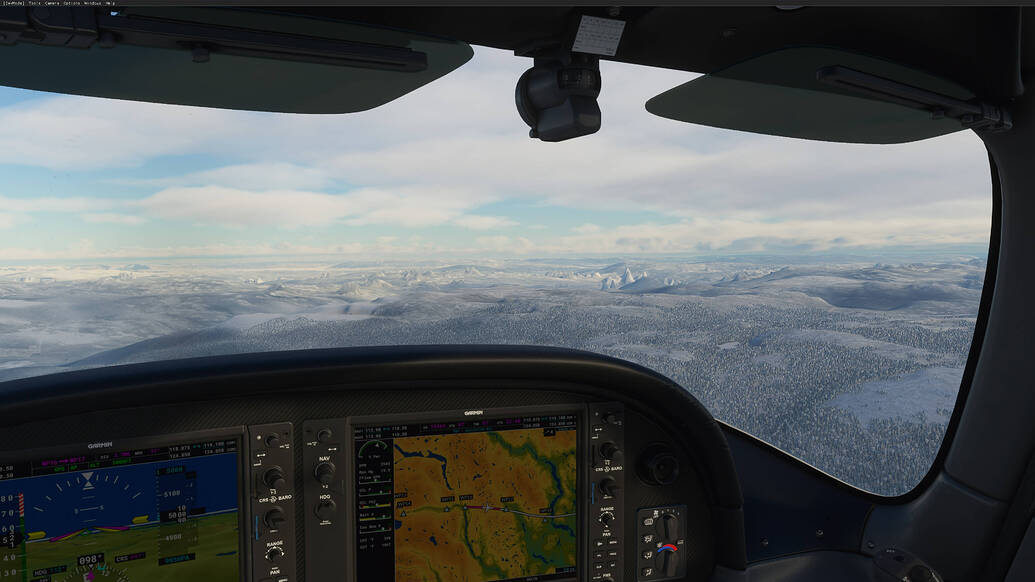
Task: Click the HDG knob on the Garmin bezel
Action: [325, 508]
